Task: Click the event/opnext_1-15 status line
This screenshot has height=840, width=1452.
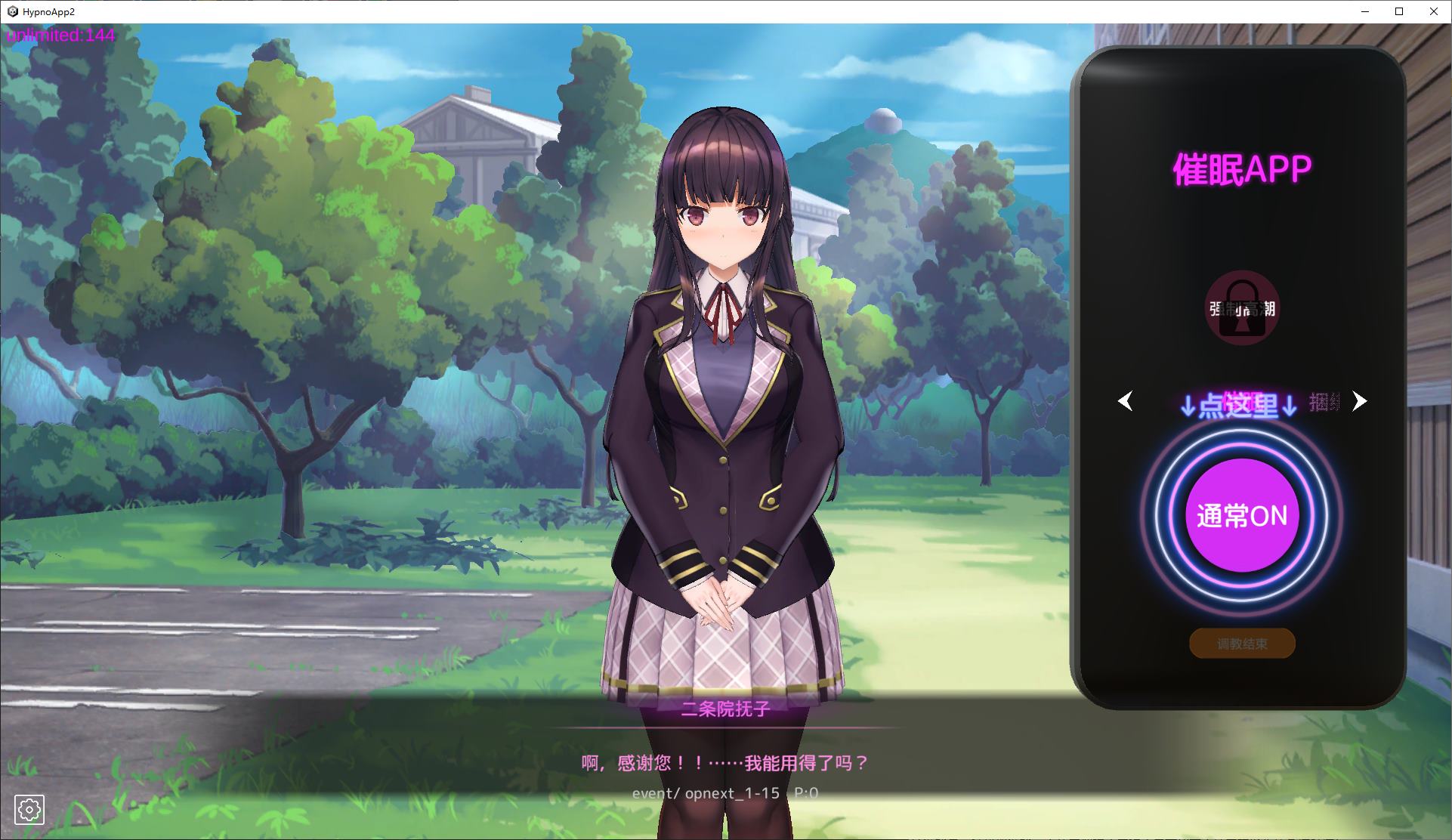Action: (x=727, y=792)
